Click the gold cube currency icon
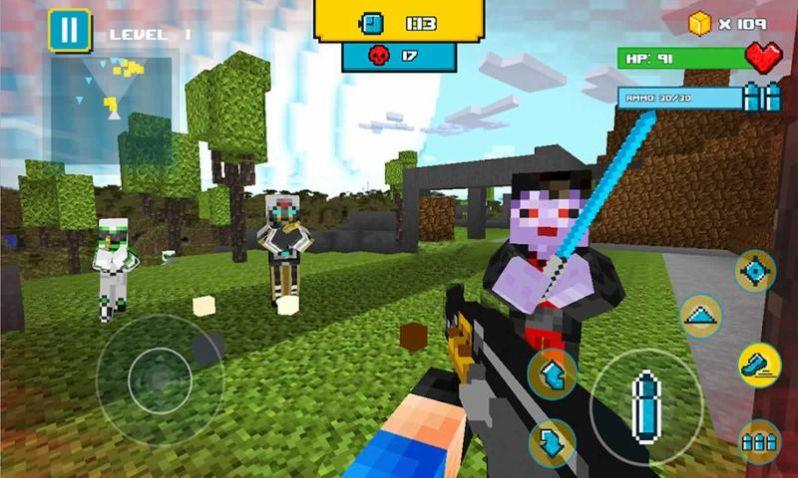 tap(700, 23)
